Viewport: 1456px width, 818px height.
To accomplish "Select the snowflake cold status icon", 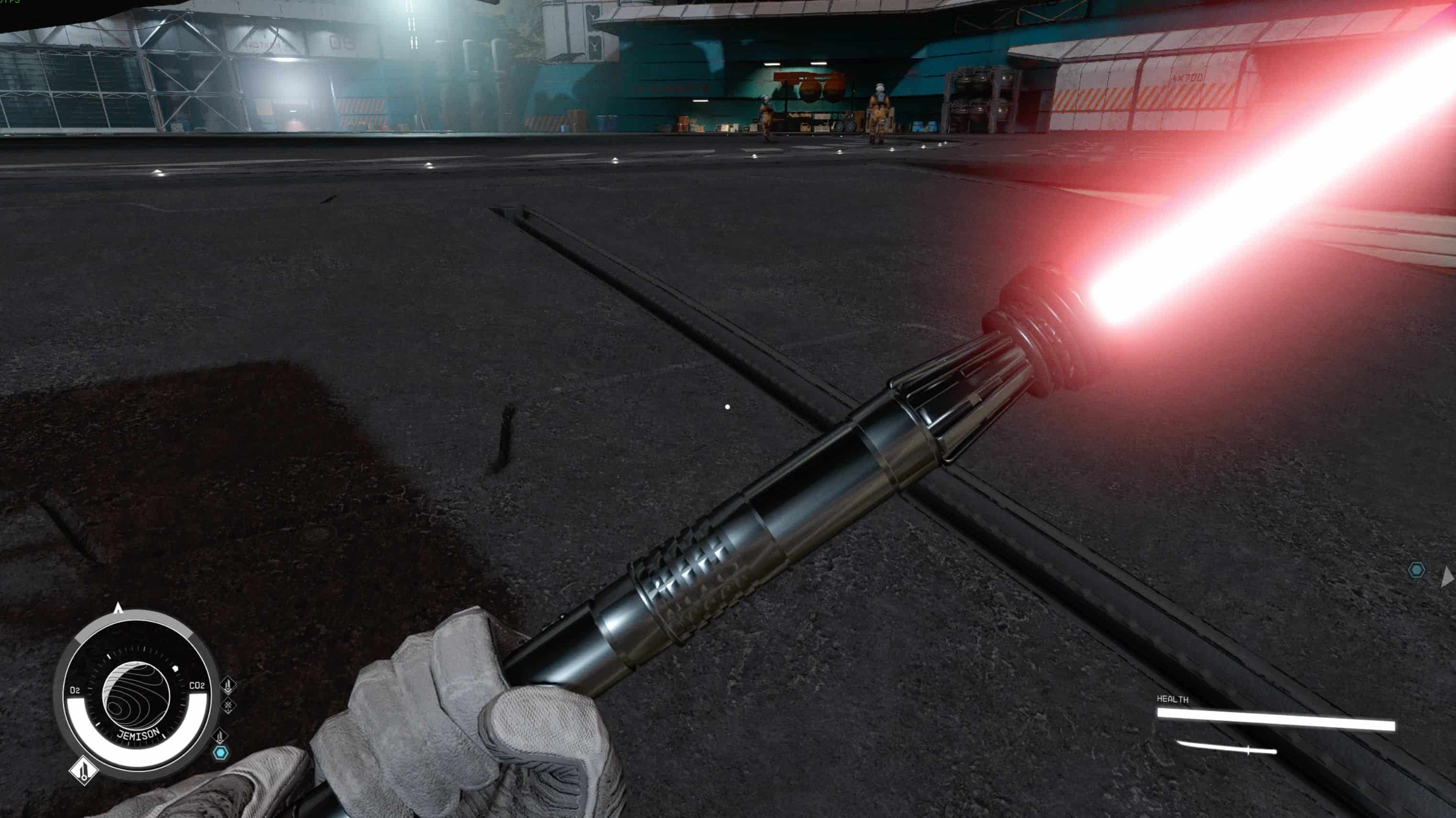I will 228,706.
